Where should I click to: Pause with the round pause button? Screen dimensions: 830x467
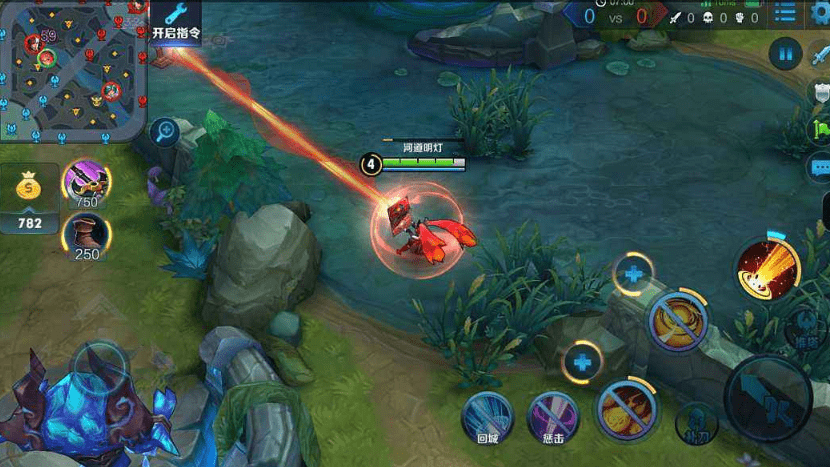(x=785, y=54)
